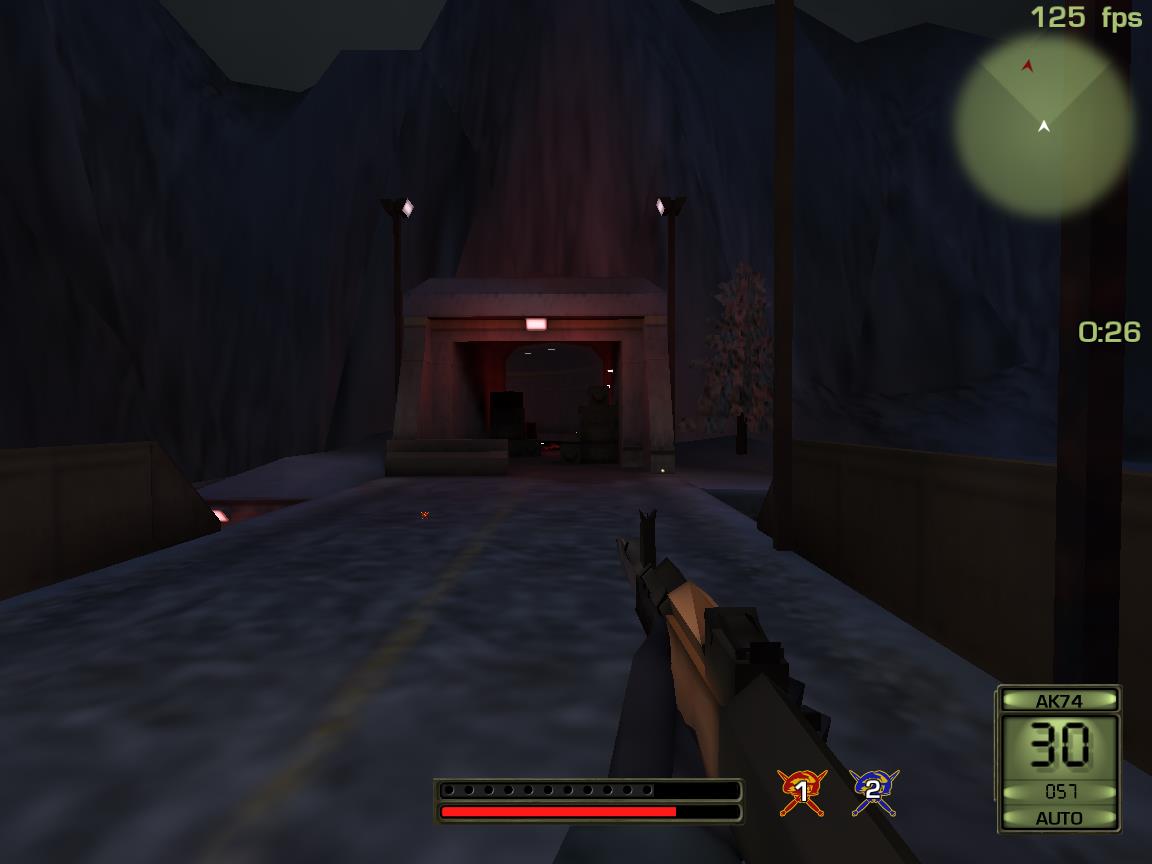The image size is (1152, 864).
Task: Toggle the AUTO fire mode indicator
Action: (1059, 818)
